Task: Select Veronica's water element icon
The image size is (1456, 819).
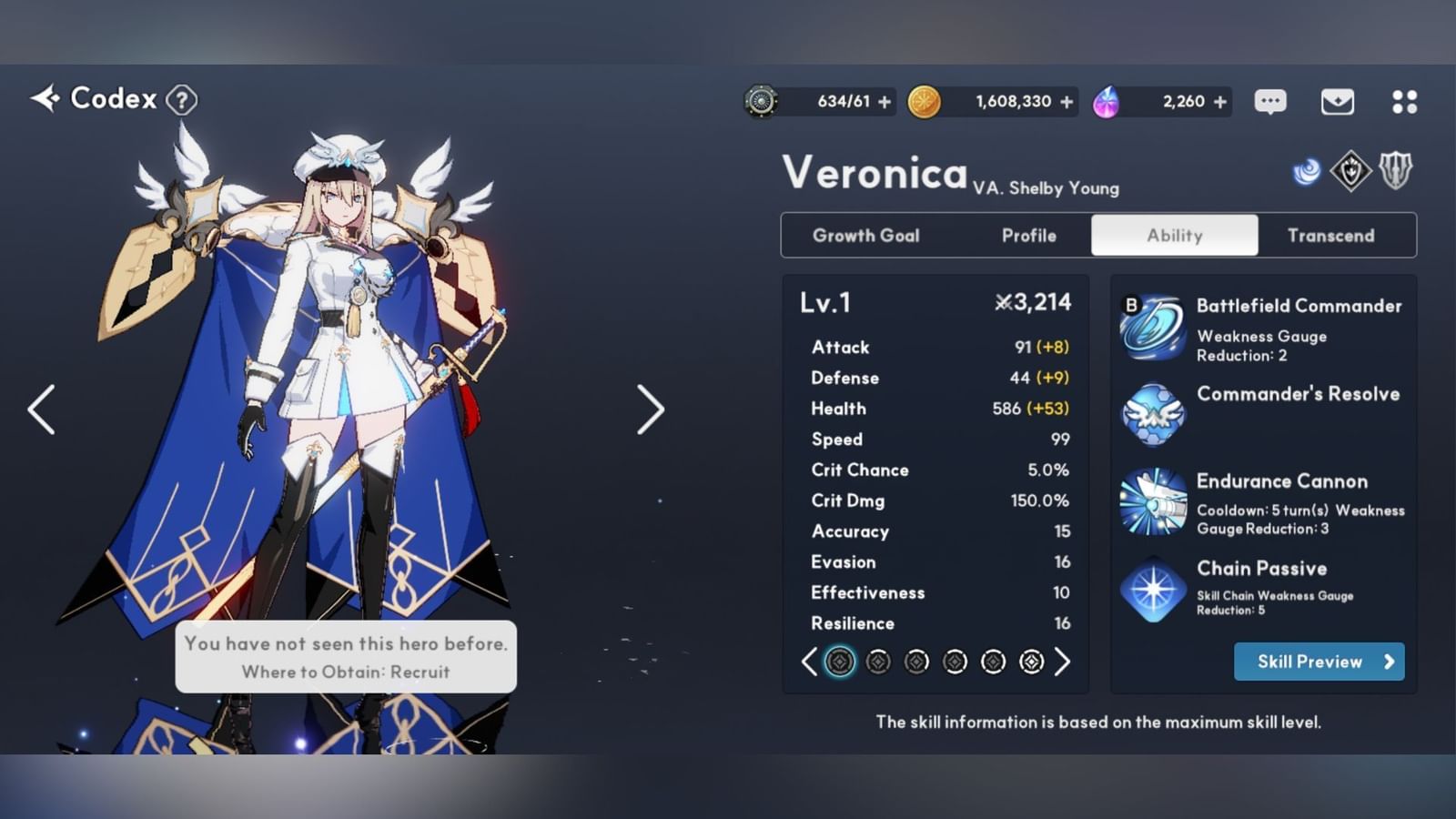Action: click(x=1308, y=169)
